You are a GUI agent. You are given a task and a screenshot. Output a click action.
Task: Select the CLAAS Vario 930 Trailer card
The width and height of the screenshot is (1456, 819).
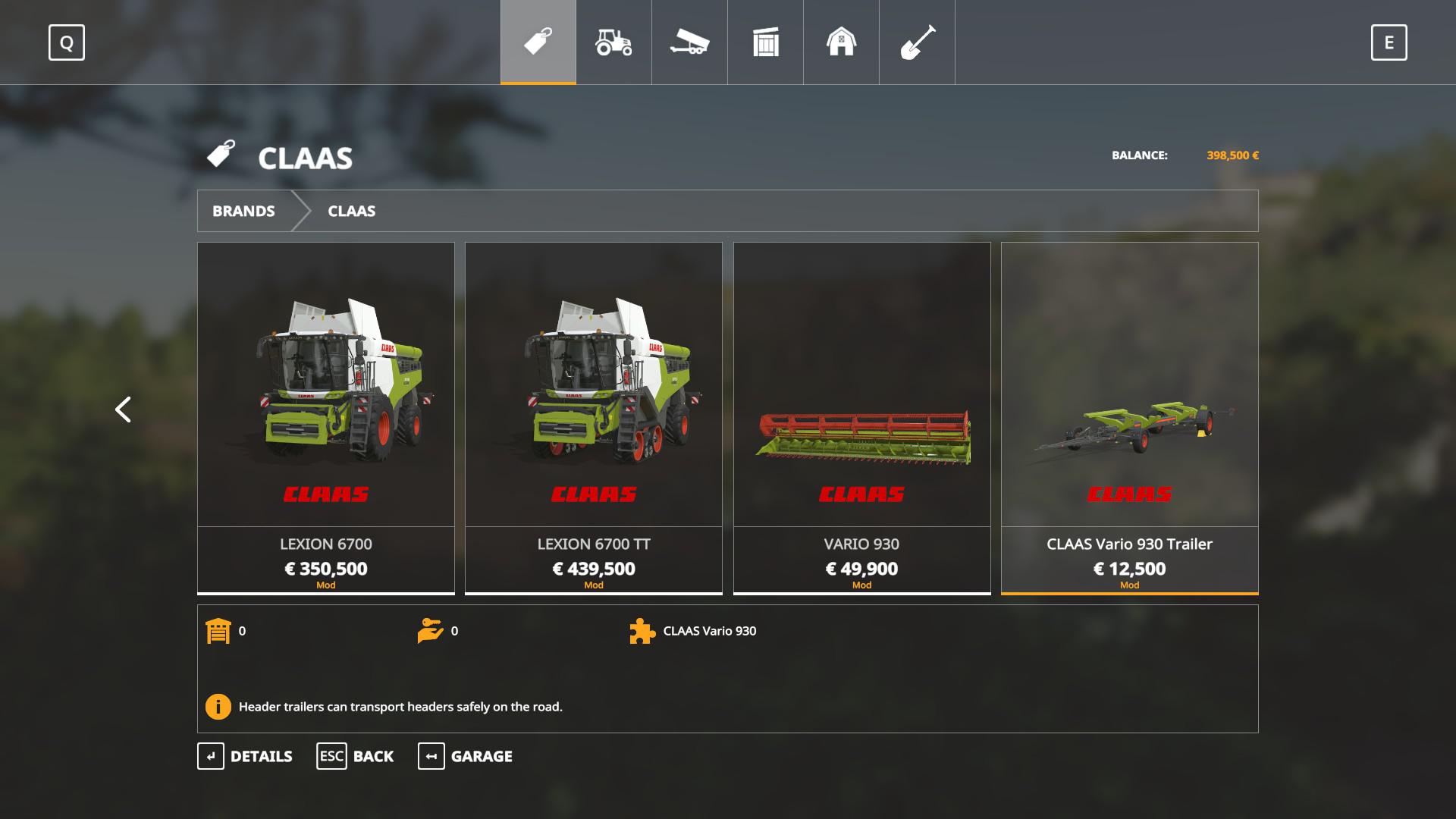click(1129, 417)
